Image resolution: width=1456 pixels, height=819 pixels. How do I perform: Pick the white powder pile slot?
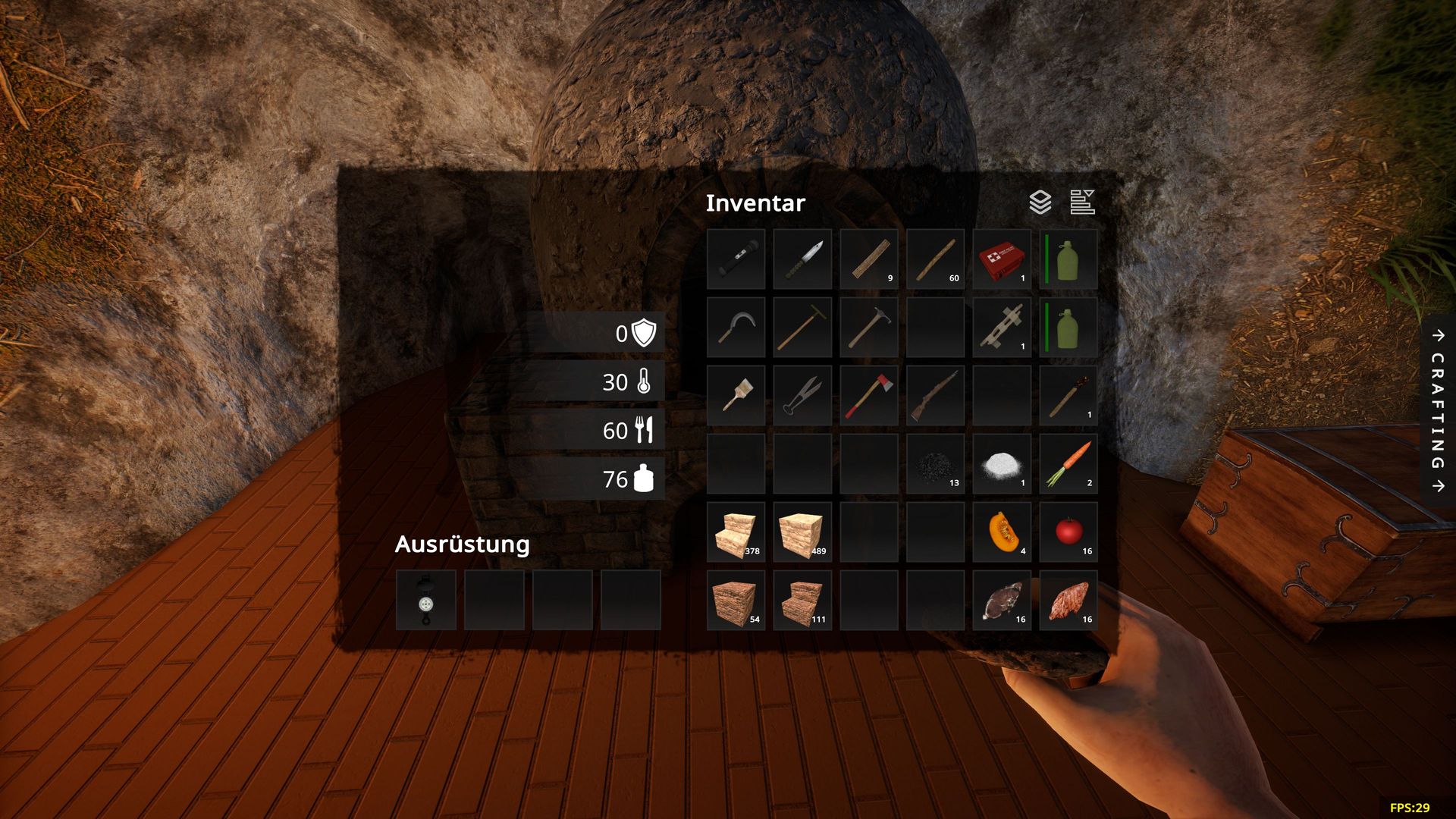[x=1002, y=464]
